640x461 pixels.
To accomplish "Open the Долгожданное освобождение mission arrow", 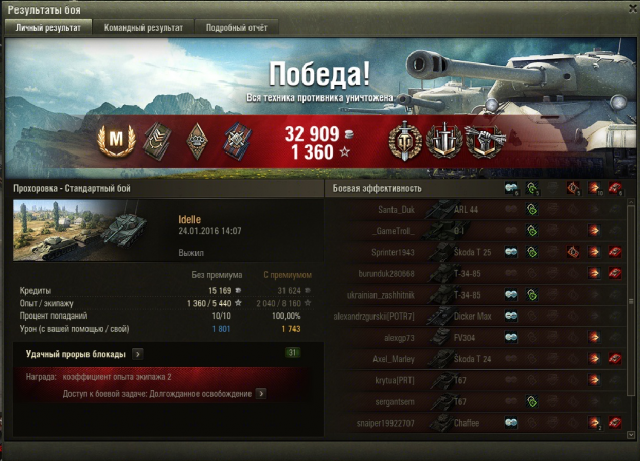I will click(x=261, y=394).
